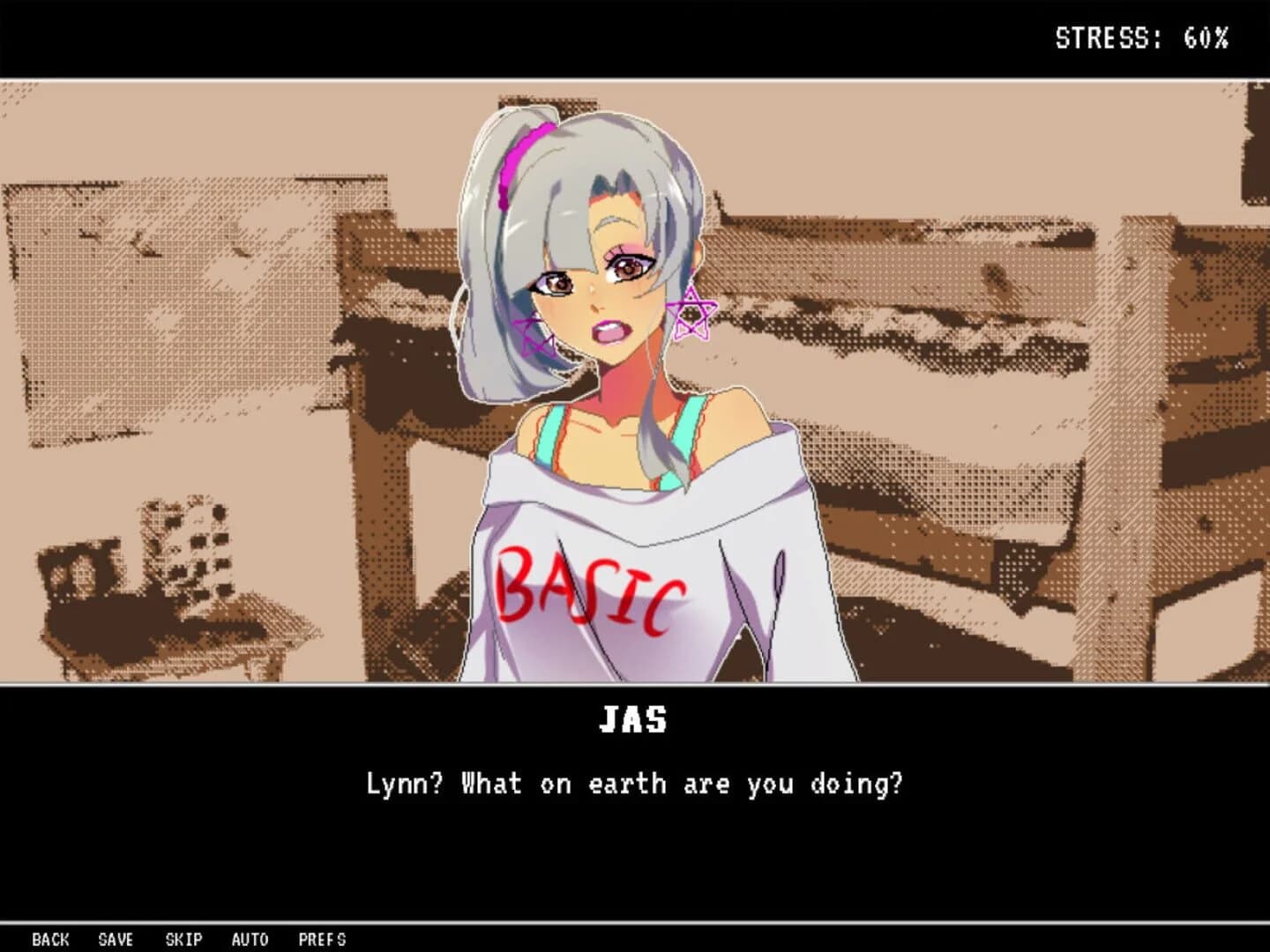The width and height of the screenshot is (1270, 952).
Task: Enable SKIP mode
Action: [184, 940]
